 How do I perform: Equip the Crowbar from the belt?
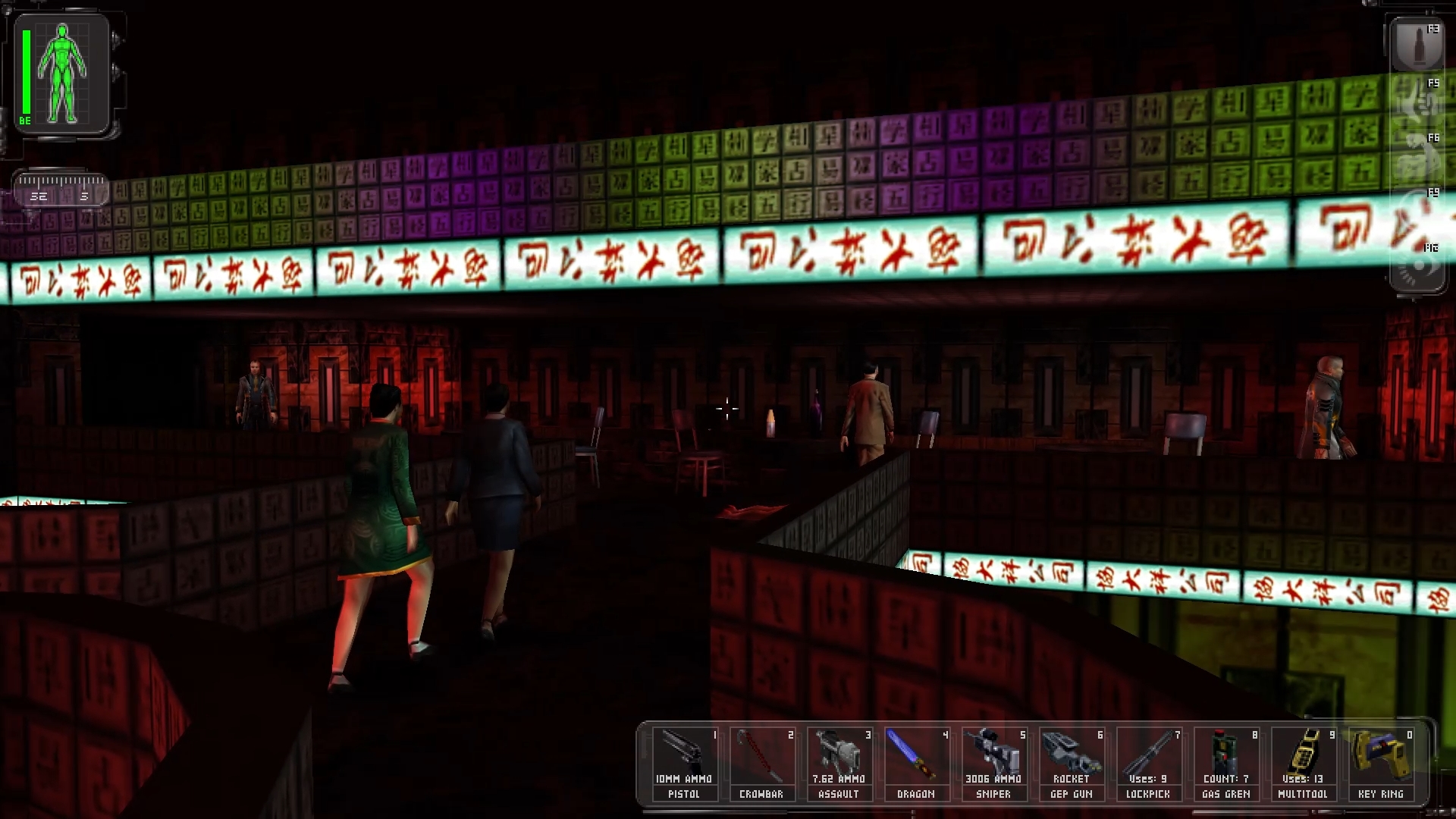tap(761, 763)
